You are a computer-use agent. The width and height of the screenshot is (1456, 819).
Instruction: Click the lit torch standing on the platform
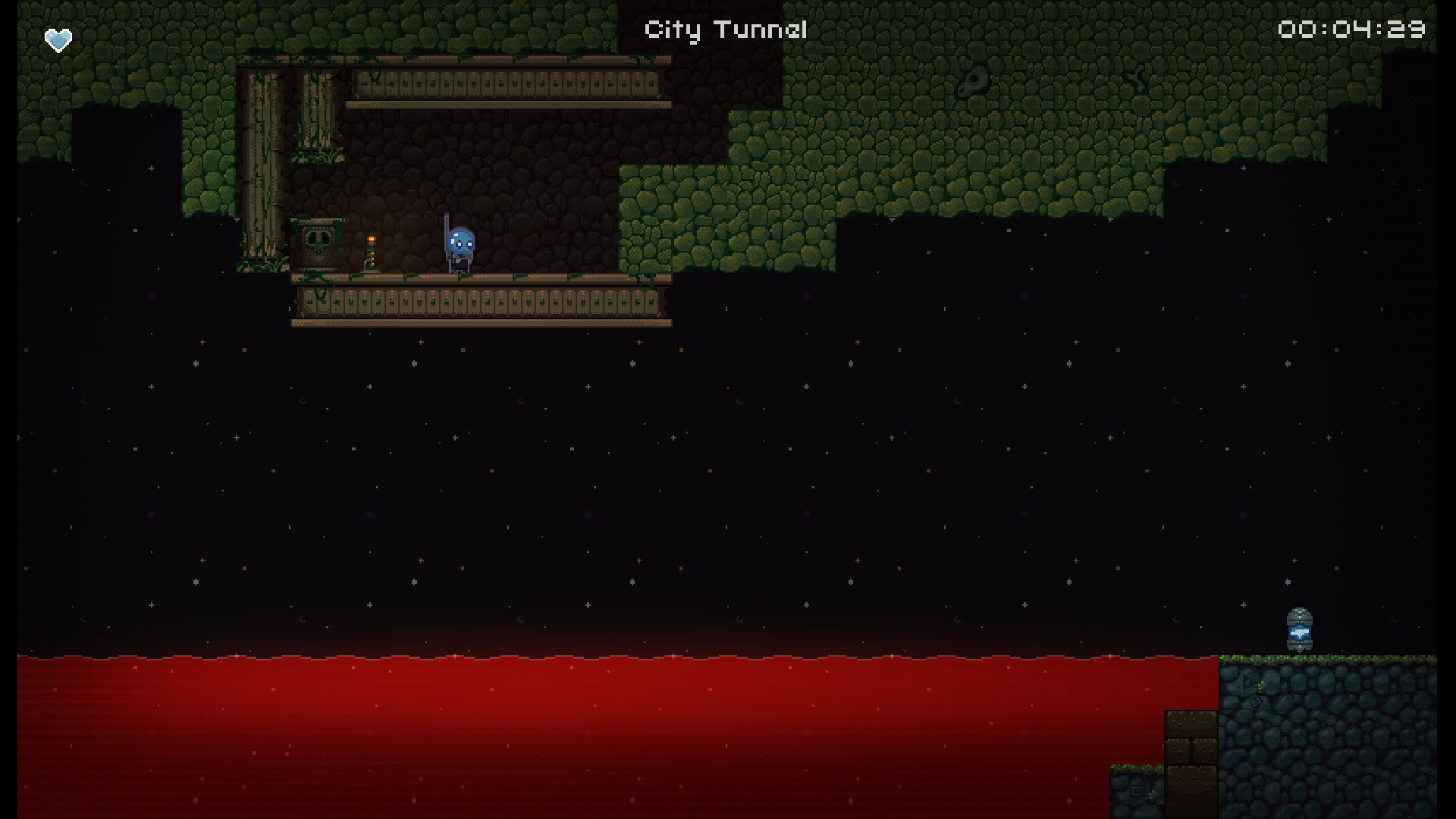370,254
